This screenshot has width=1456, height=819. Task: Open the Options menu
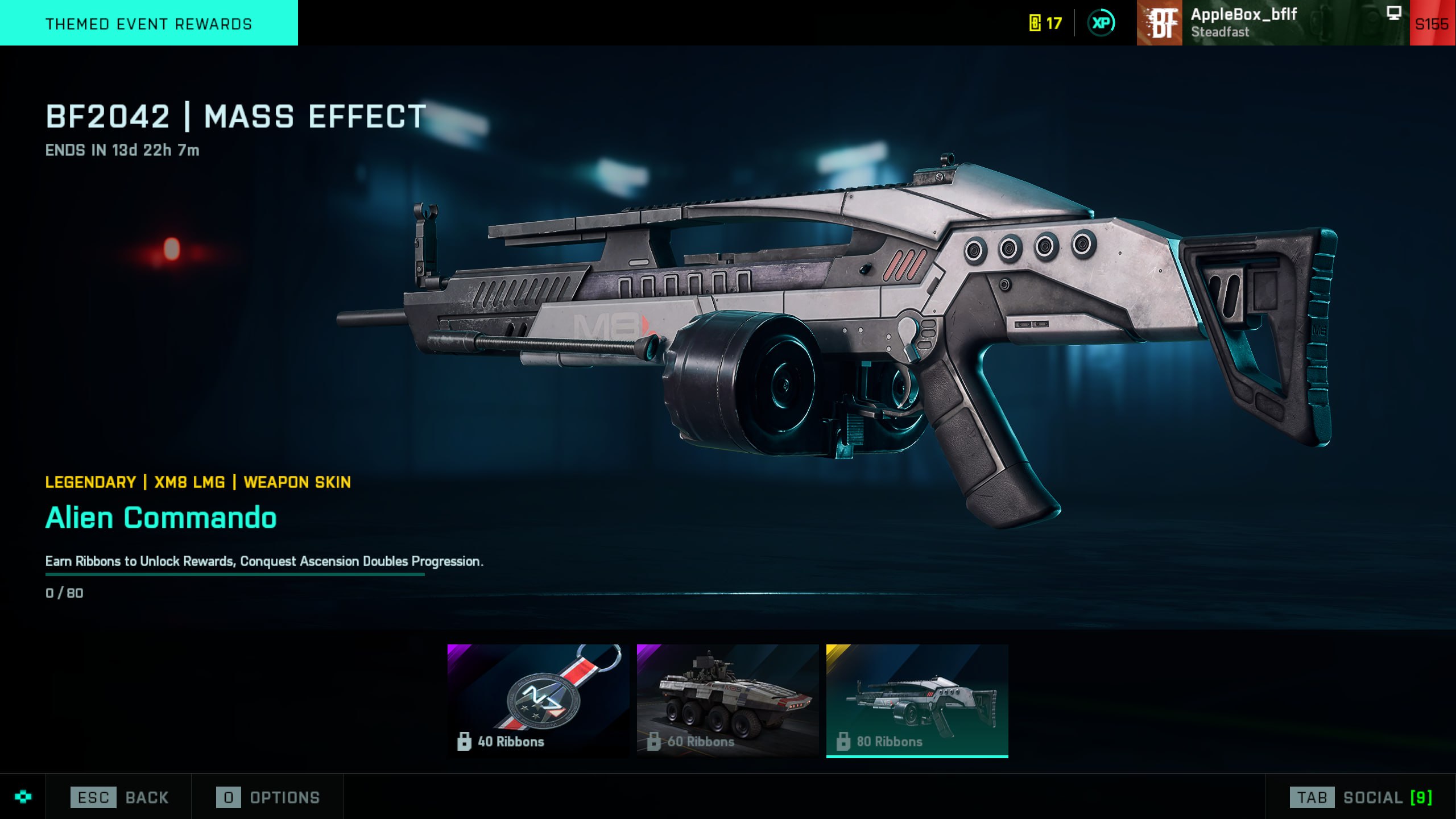[268, 797]
